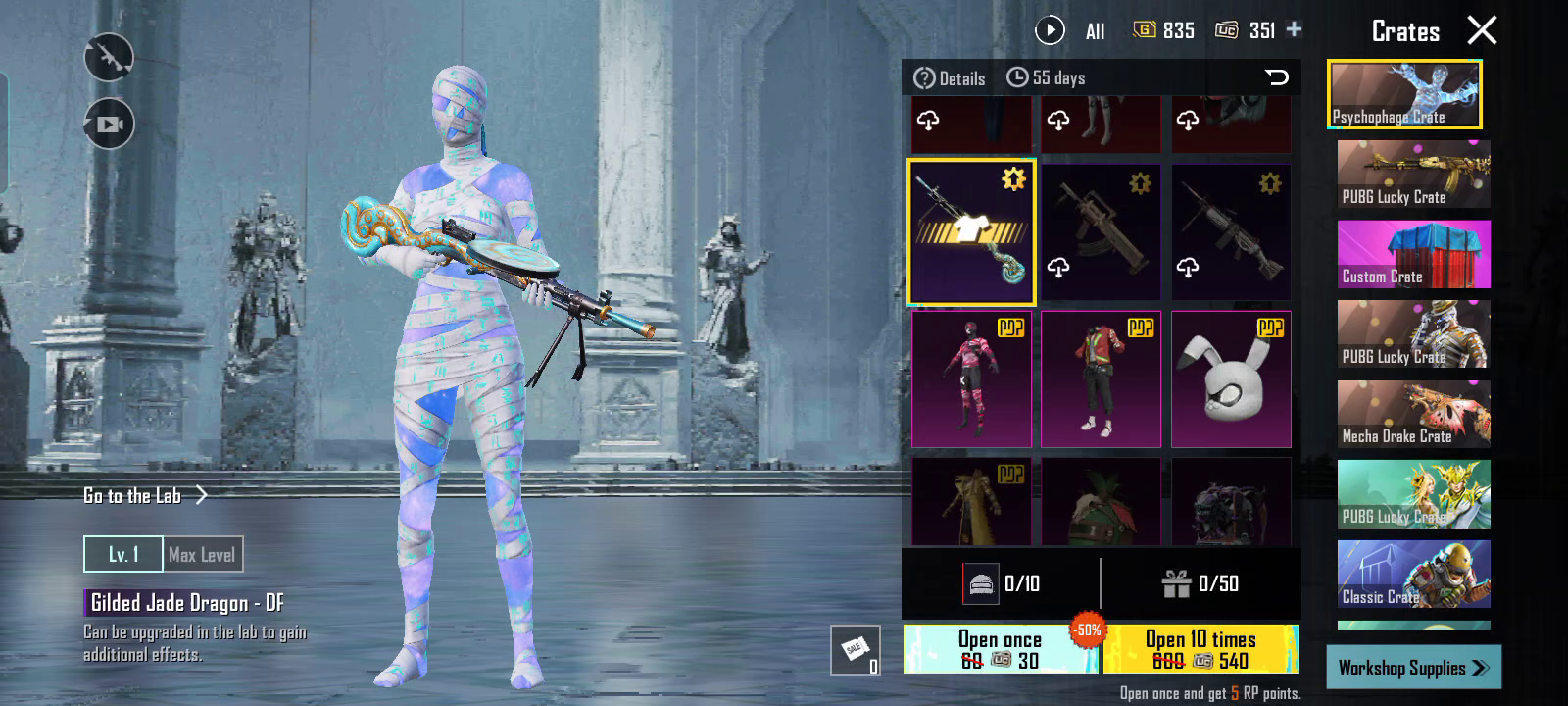Select the red jacket outfit reward
This screenshot has height=706, width=1568.
coord(1101,379)
